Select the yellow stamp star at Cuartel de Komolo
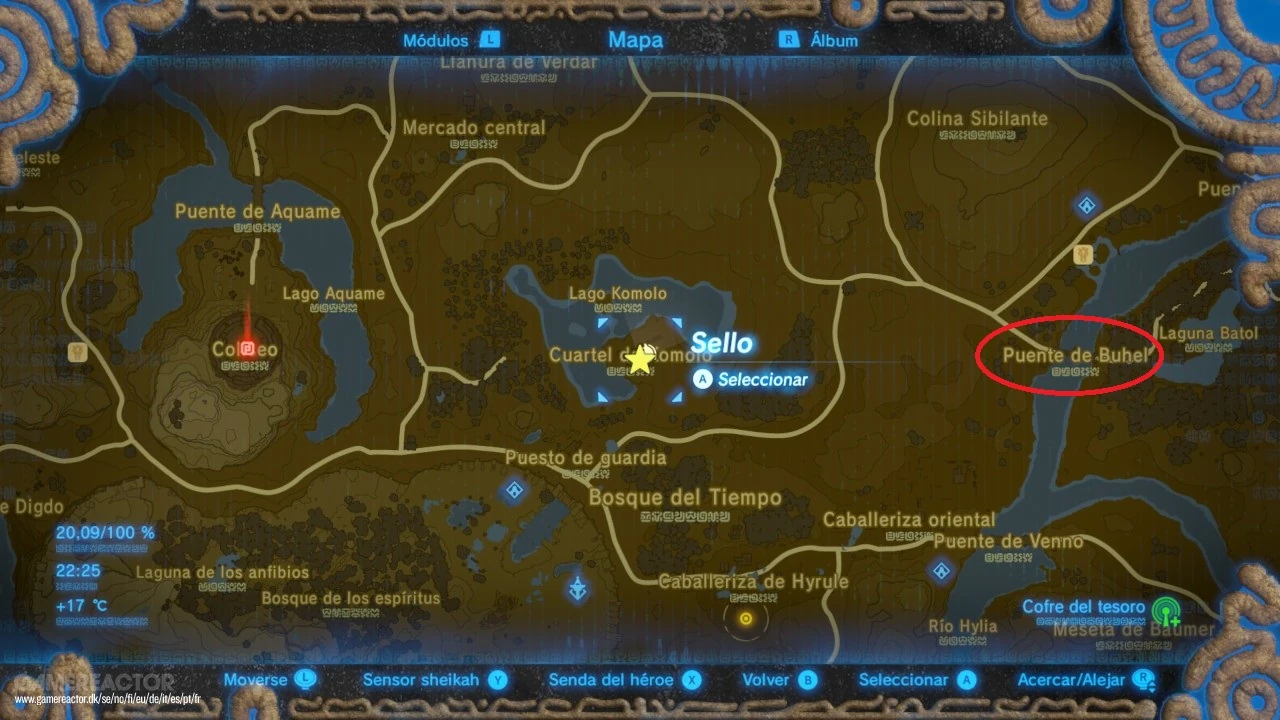This screenshot has height=720, width=1280. click(x=638, y=357)
